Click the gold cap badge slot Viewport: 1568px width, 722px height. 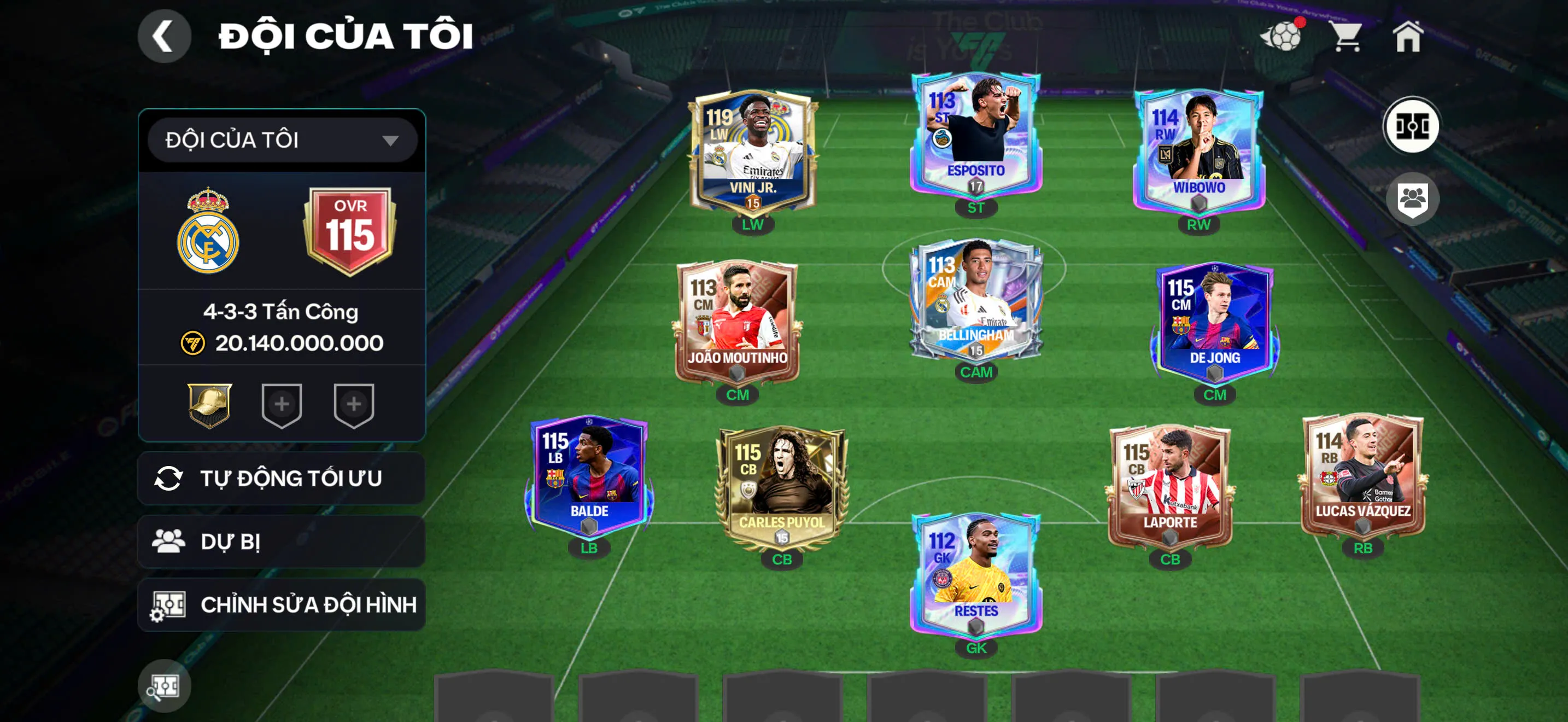pyautogui.click(x=209, y=405)
